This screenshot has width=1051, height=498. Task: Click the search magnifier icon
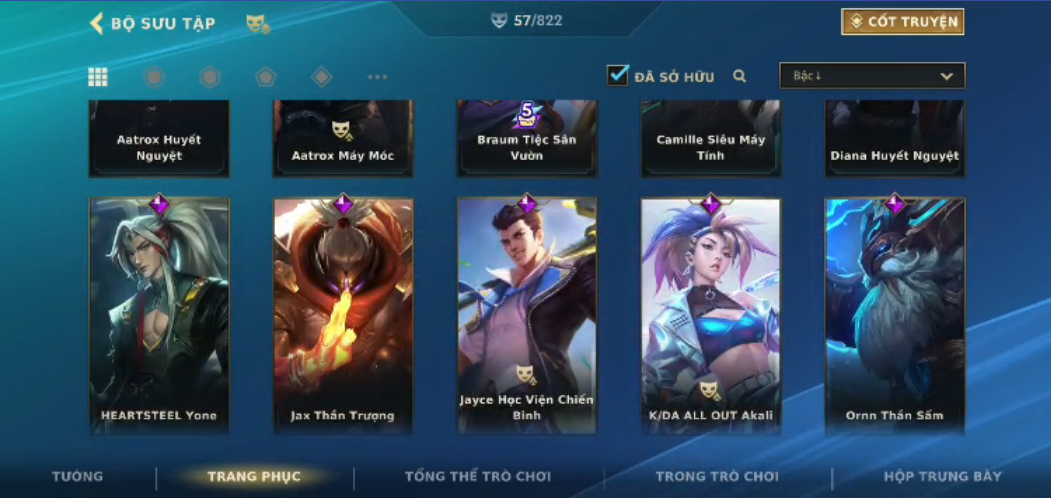[x=740, y=76]
